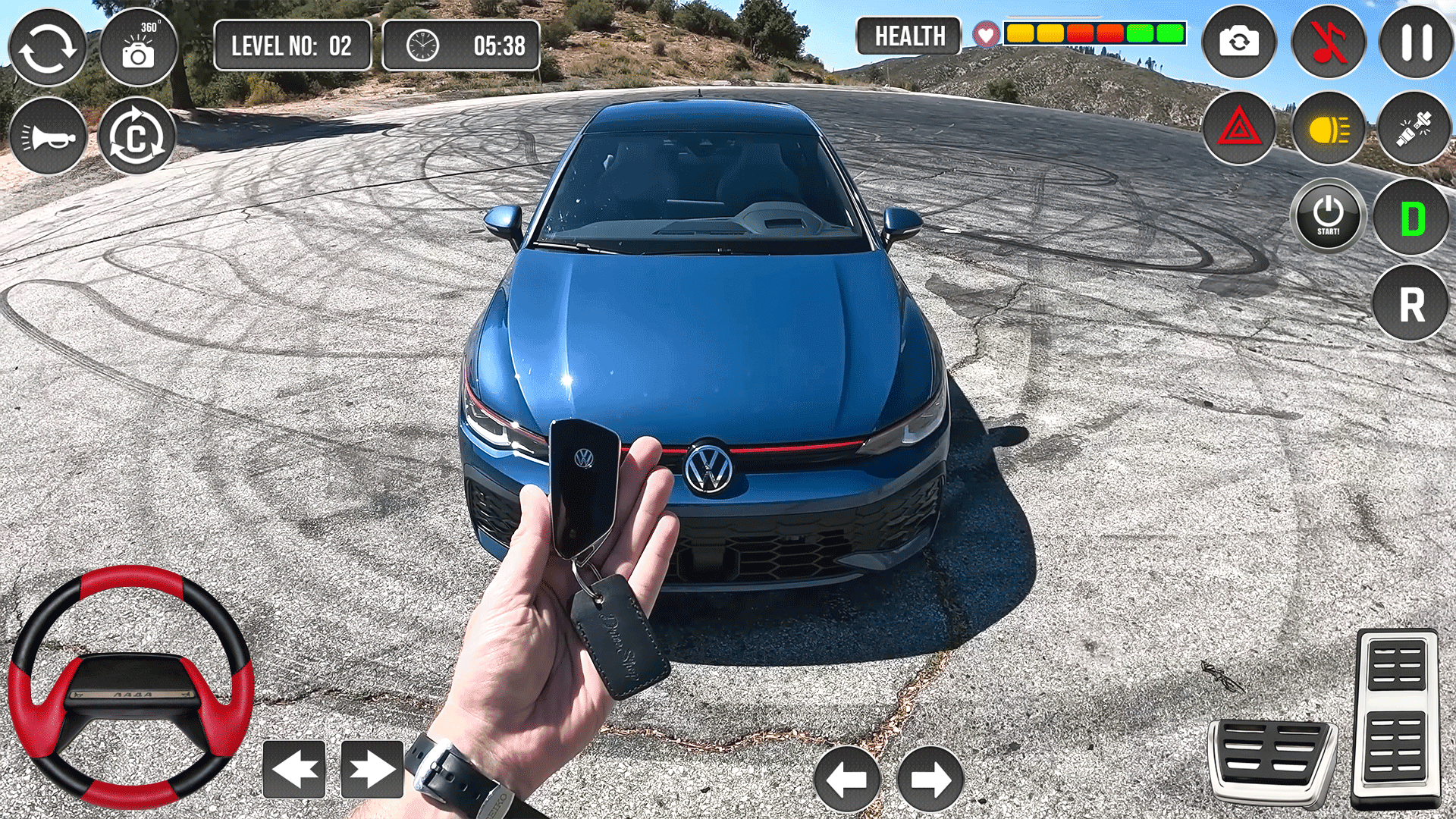Image resolution: width=1456 pixels, height=819 pixels.
Task: Switch camera with the camera-flip icon
Action: (1239, 42)
